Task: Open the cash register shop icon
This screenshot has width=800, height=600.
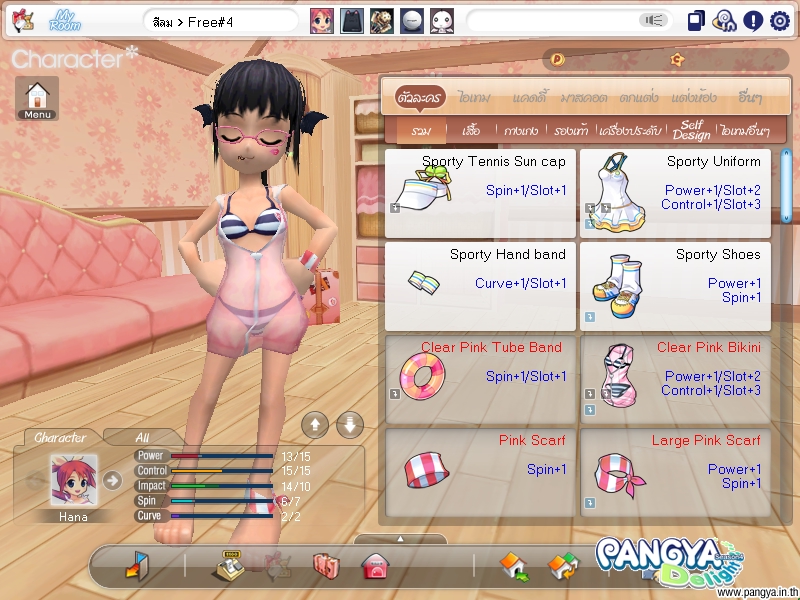Action: pos(230,567)
